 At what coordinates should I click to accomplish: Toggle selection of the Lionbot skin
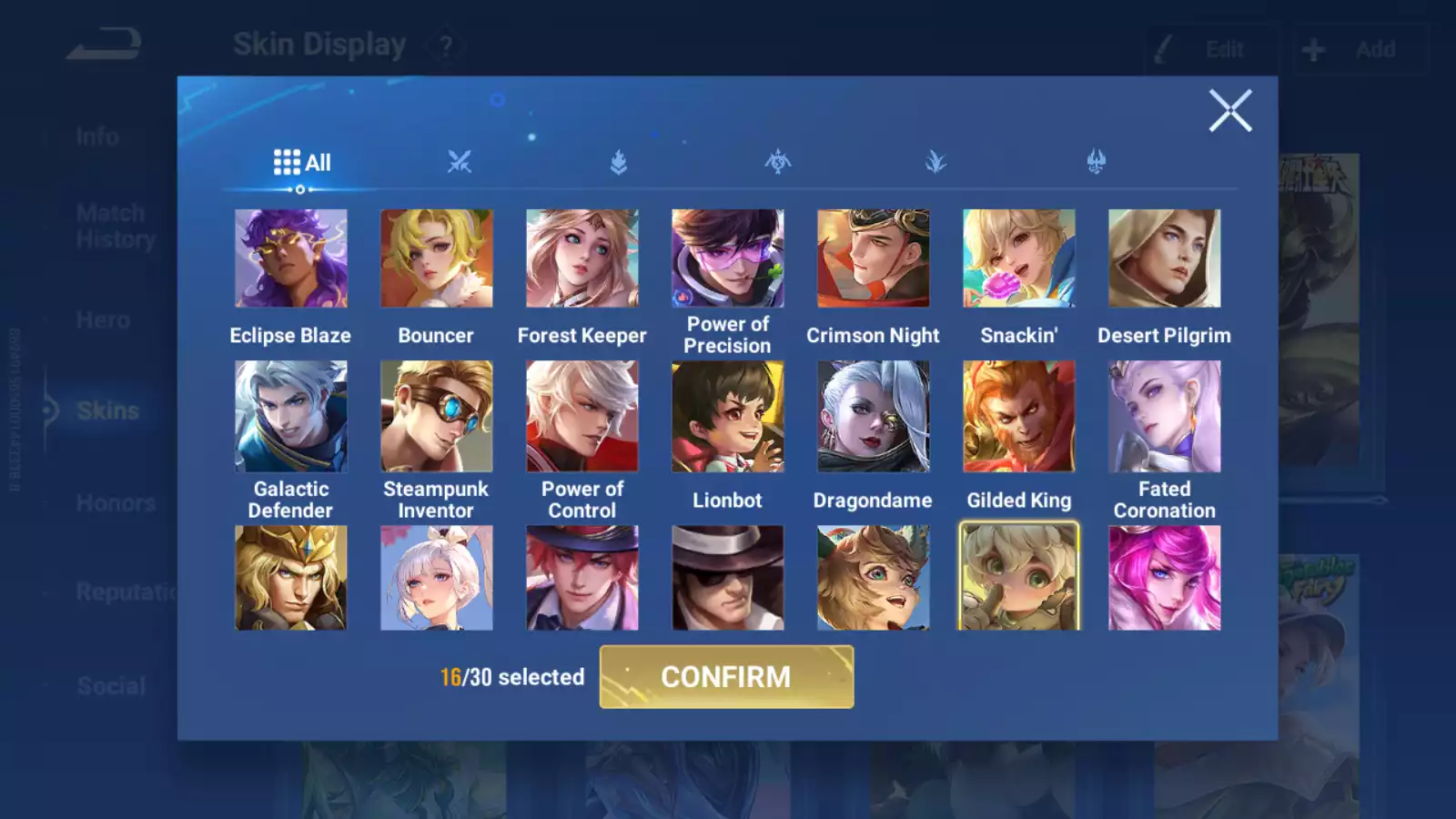(x=727, y=417)
